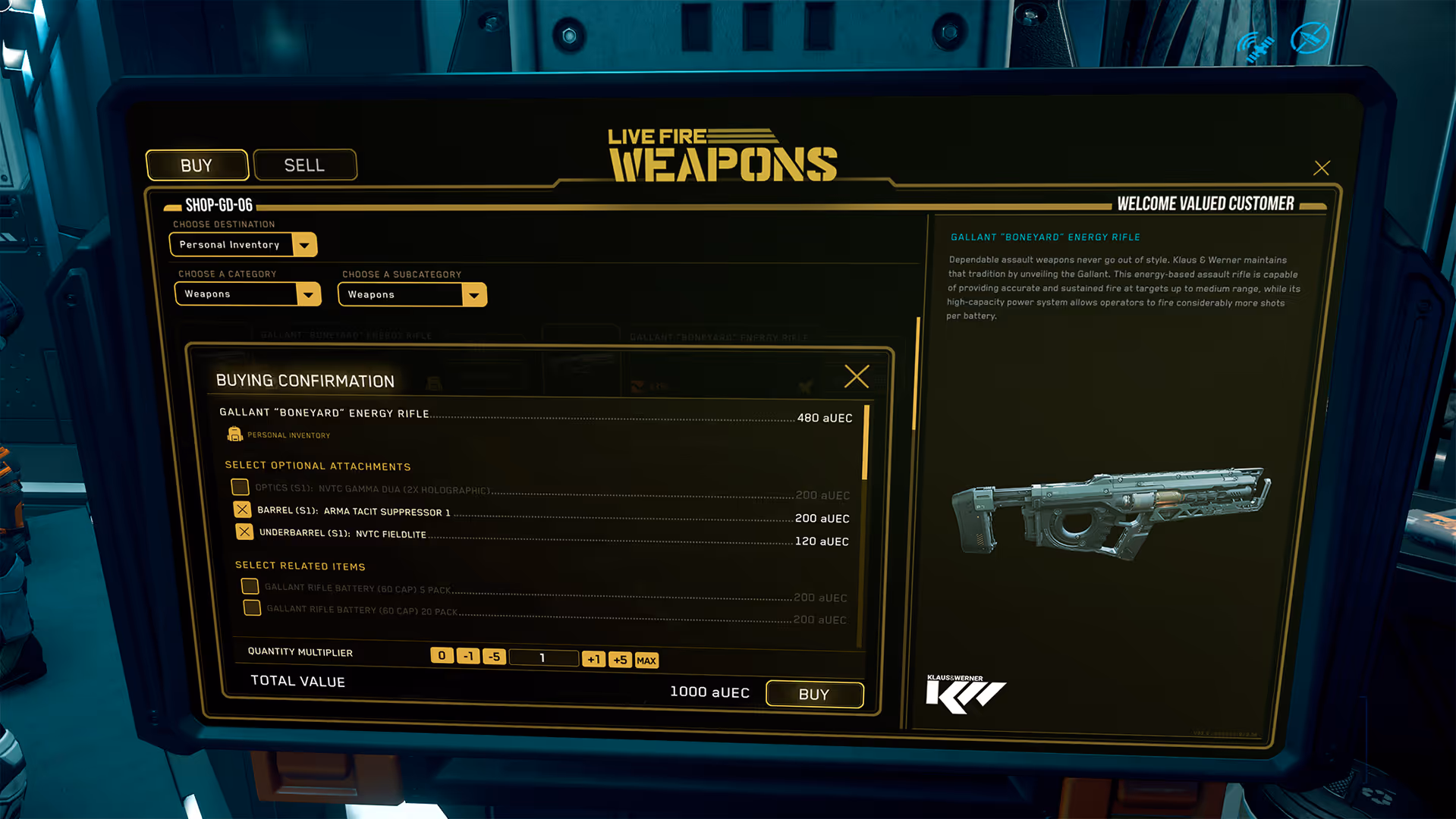Reset quantity multiplier with the 0 button
The height and width of the screenshot is (819, 1456).
pyautogui.click(x=442, y=655)
